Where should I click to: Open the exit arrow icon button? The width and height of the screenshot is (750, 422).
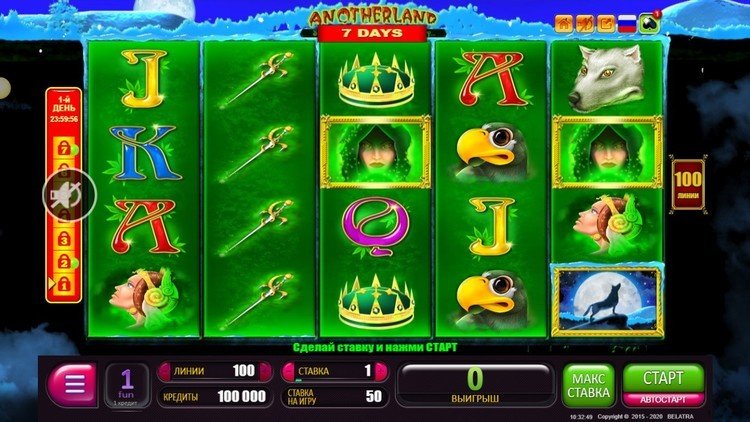(606, 23)
